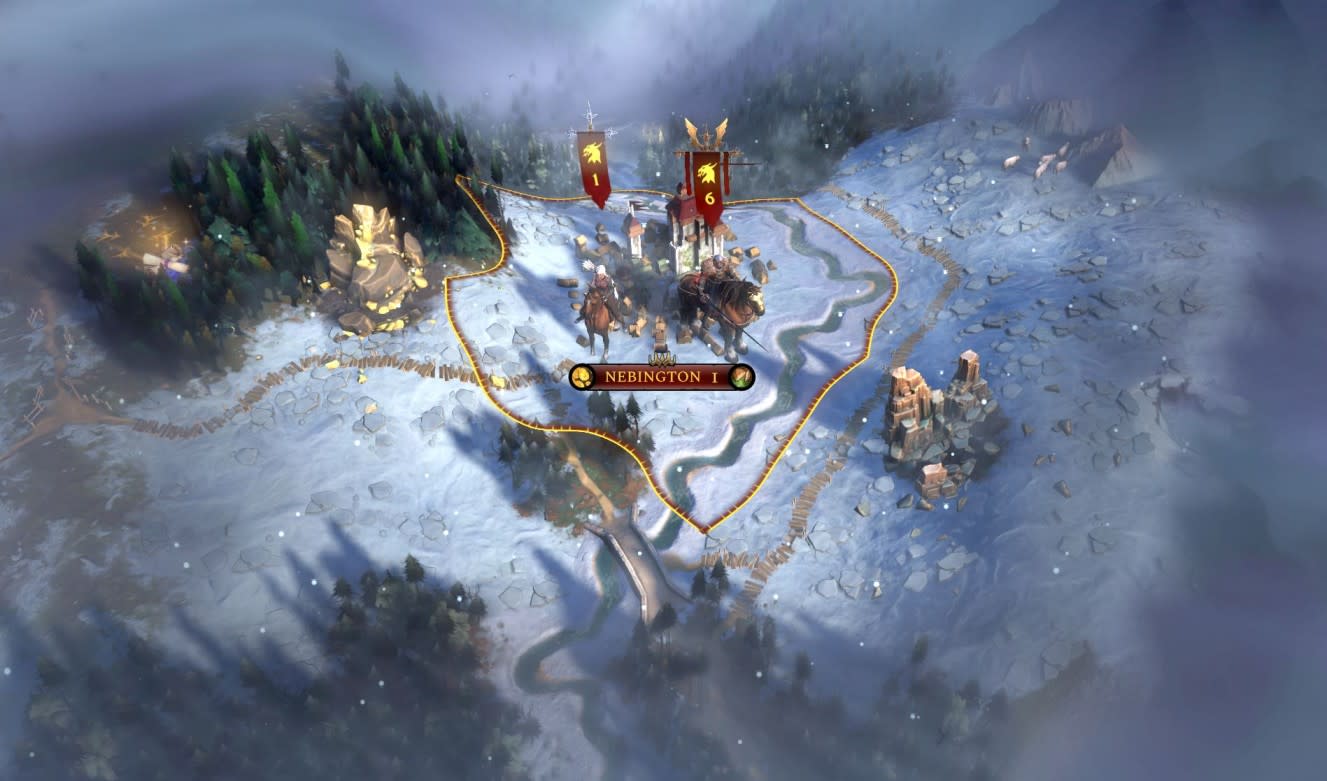Click the lion emblem on the army flag marked 6
This screenshot has width=1327, height=781.
coord(708,172)
